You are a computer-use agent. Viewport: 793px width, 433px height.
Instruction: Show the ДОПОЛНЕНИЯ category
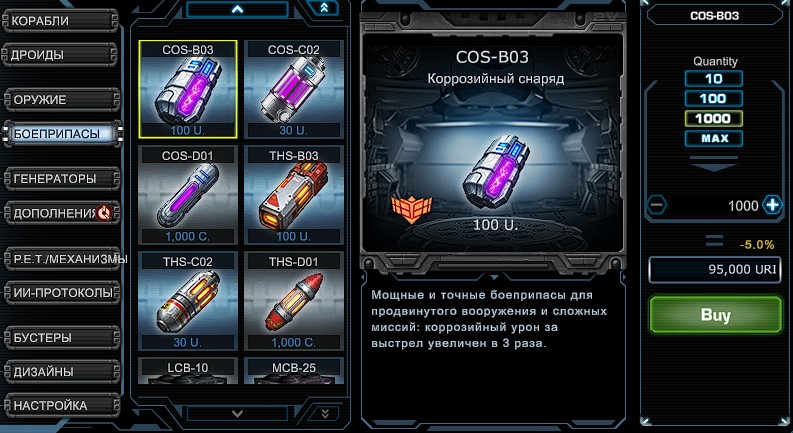click(60, 212)
